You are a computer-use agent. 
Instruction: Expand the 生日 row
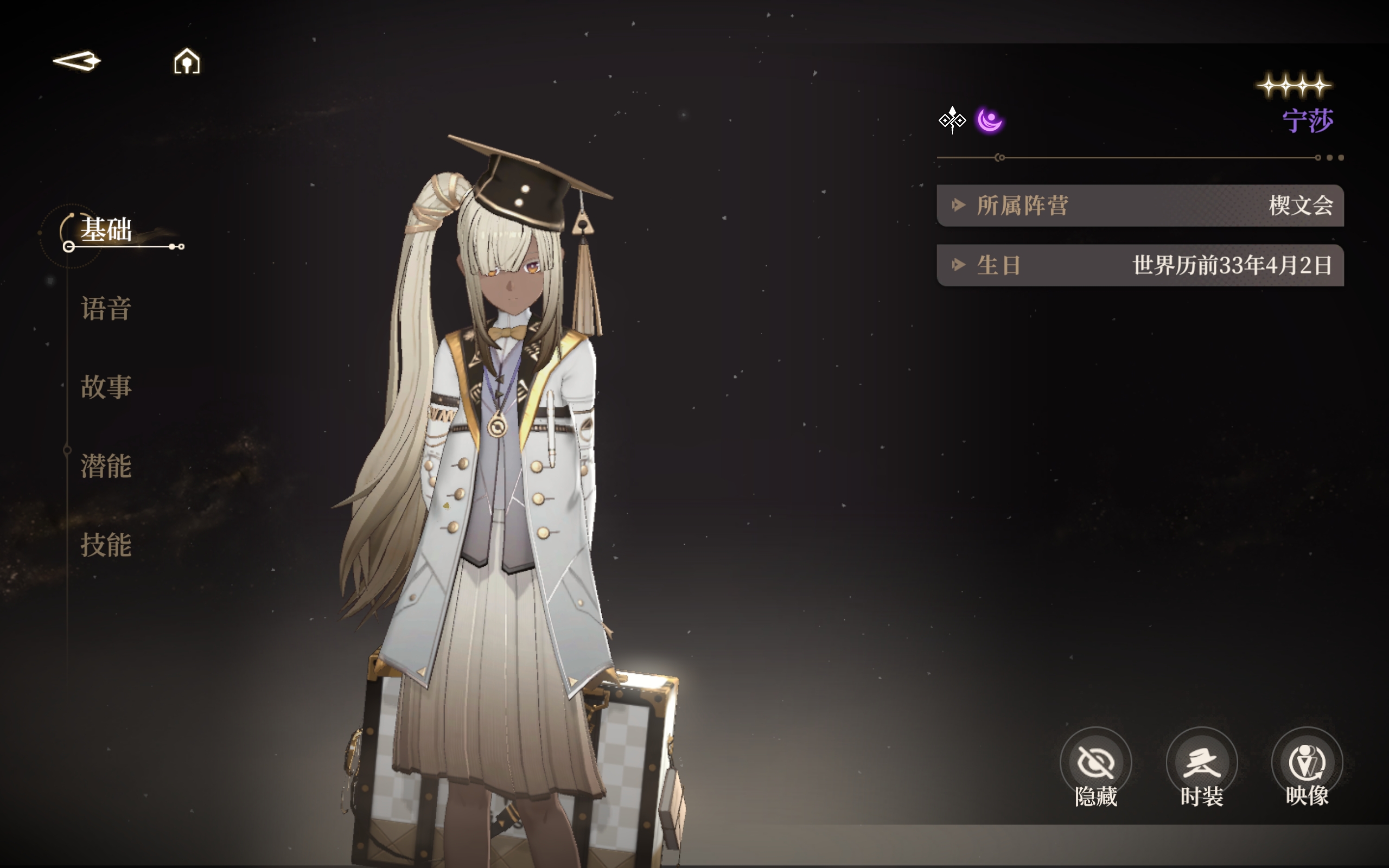point(1139,265)
